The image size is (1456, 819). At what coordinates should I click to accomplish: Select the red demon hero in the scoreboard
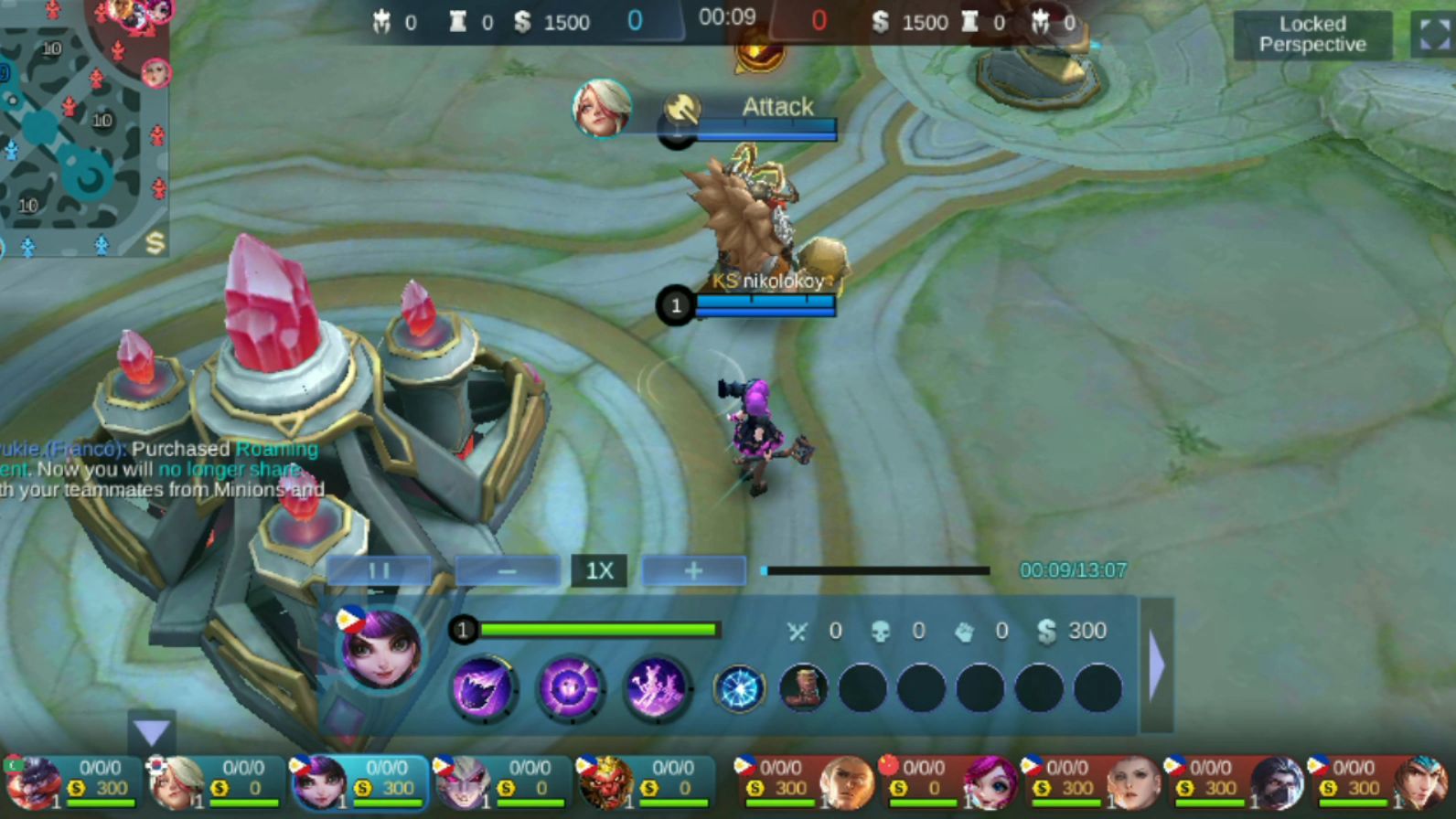click(605, 783)
